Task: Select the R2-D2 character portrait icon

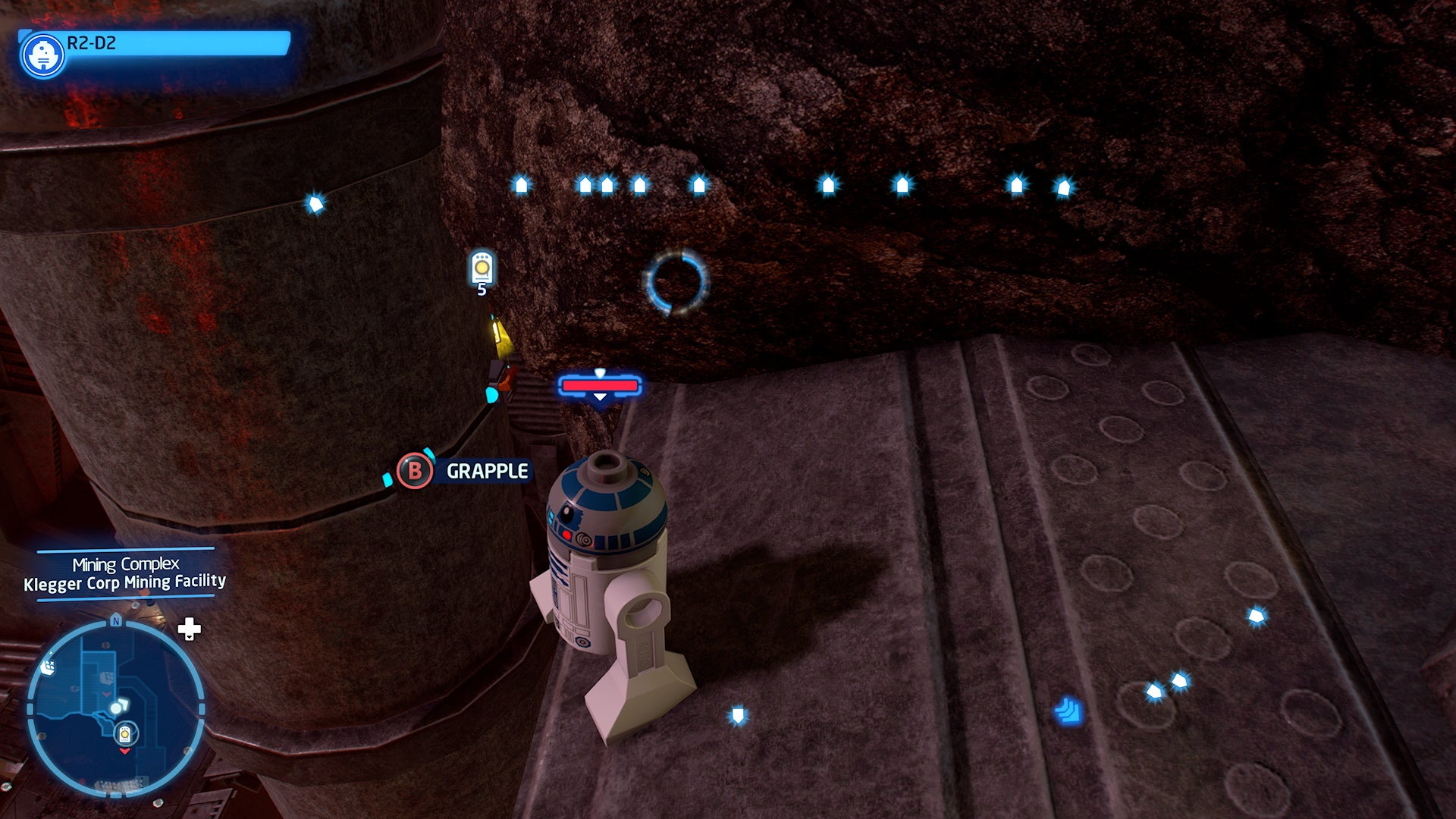Action: [43, 54]
